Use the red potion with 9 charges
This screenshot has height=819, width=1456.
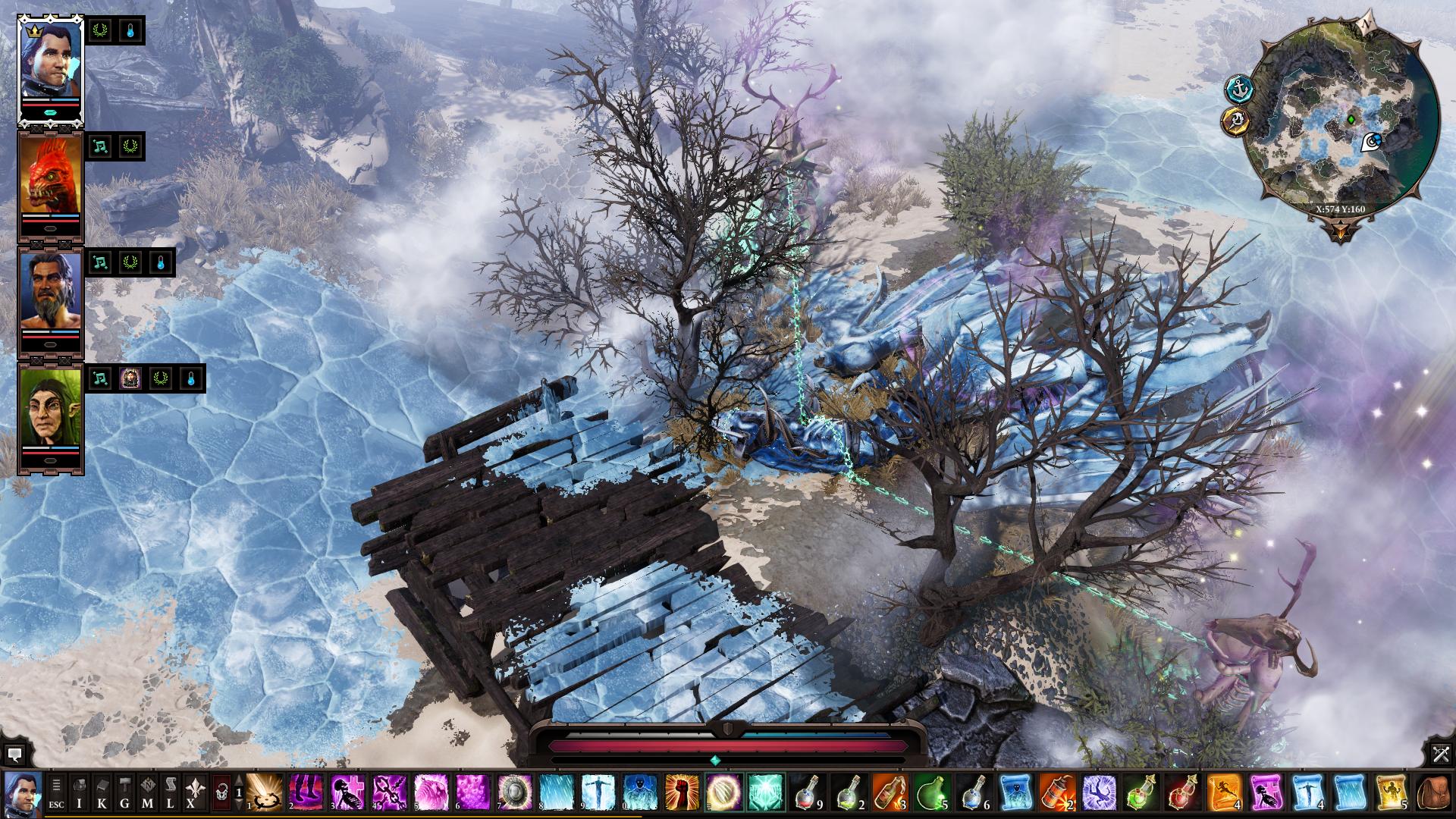tap(806, 792)
